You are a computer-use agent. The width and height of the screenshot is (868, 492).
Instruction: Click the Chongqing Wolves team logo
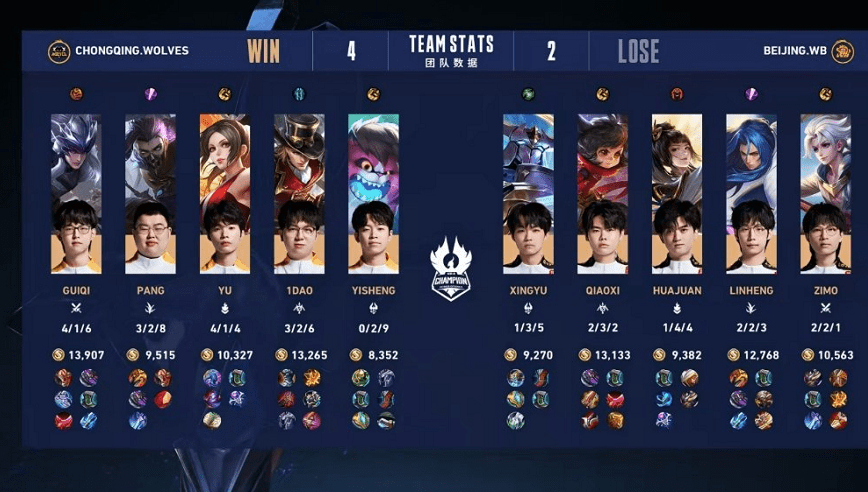tap(59, 51)
